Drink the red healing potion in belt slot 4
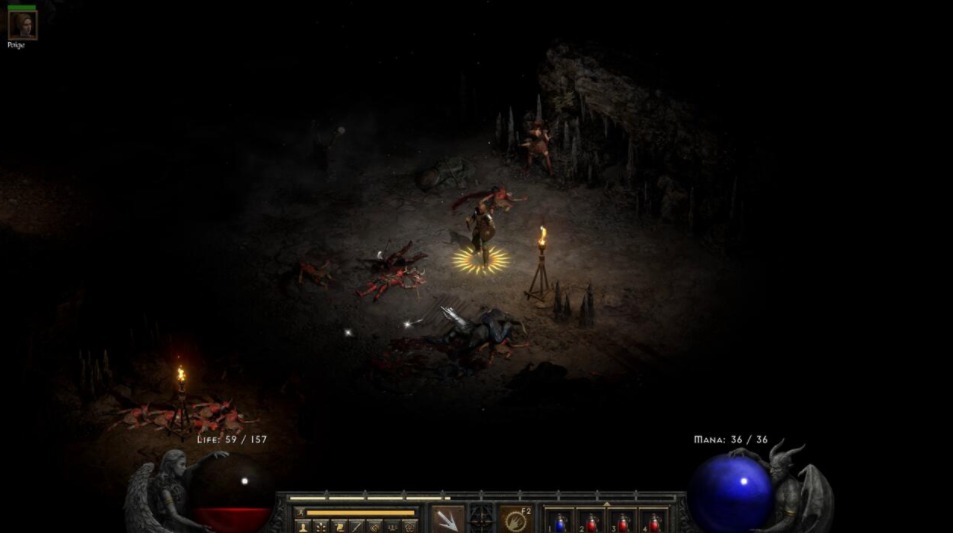Viewport: 953px width, 533px height. (654, 521)
